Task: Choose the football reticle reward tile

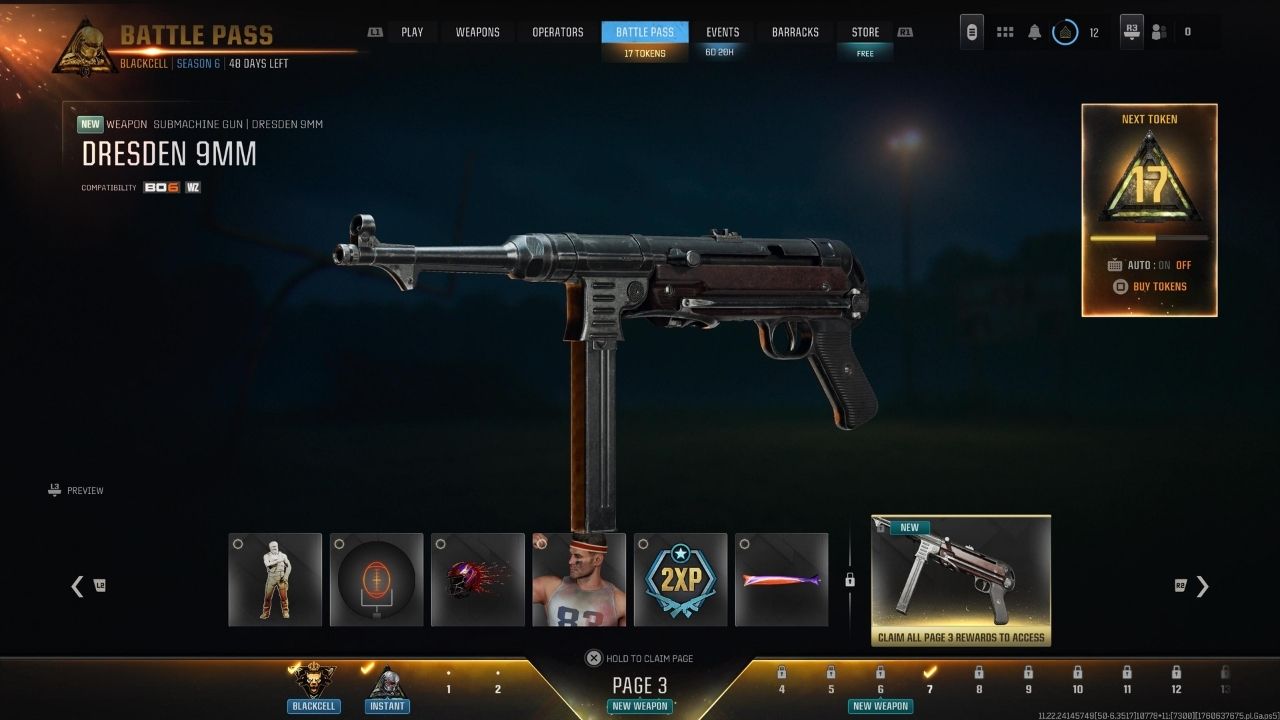Action: [x=376, y=580]
